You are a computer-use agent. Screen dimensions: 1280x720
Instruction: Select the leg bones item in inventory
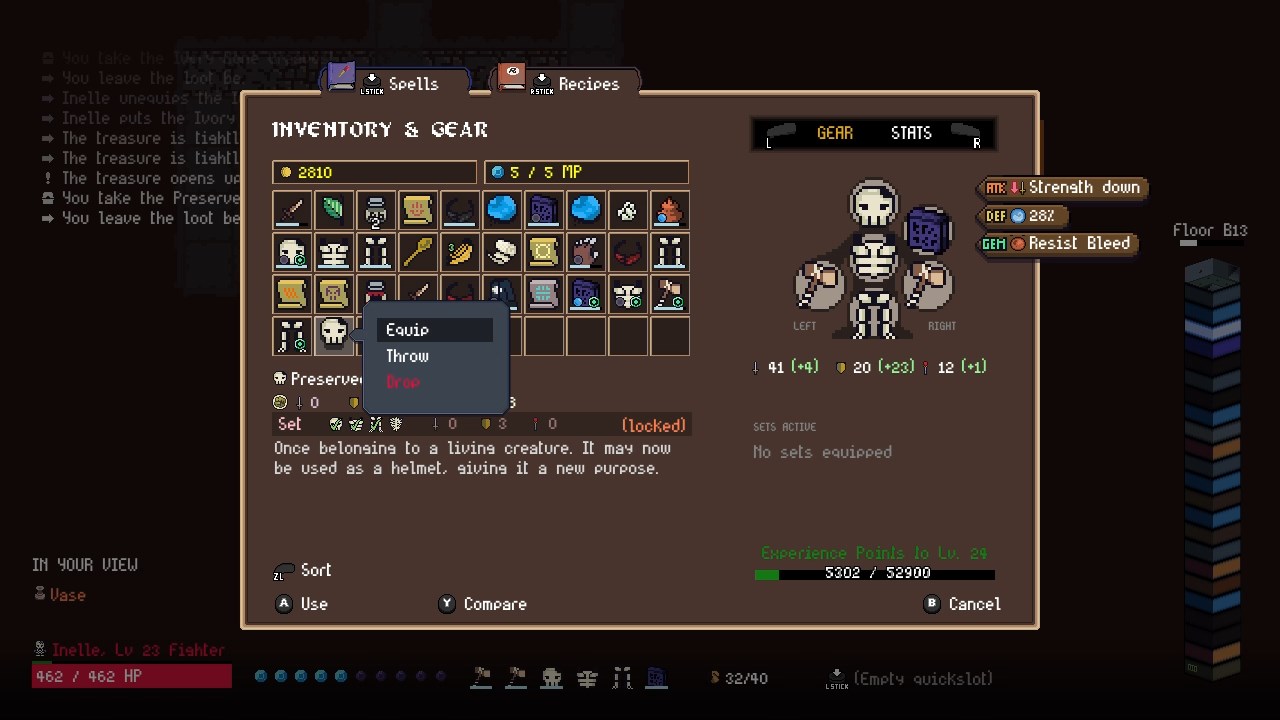[375, 252]
